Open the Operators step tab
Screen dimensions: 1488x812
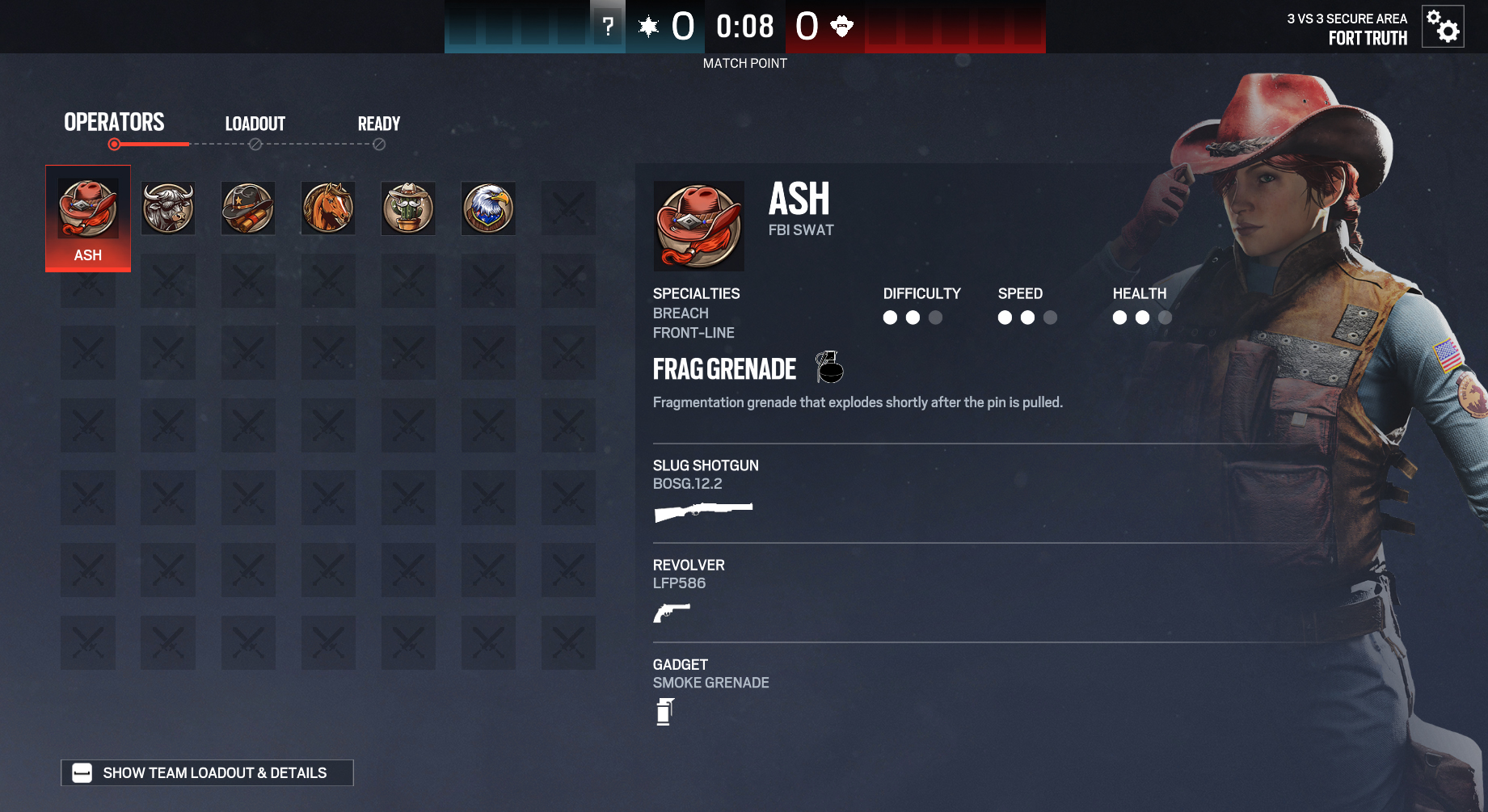114,123
